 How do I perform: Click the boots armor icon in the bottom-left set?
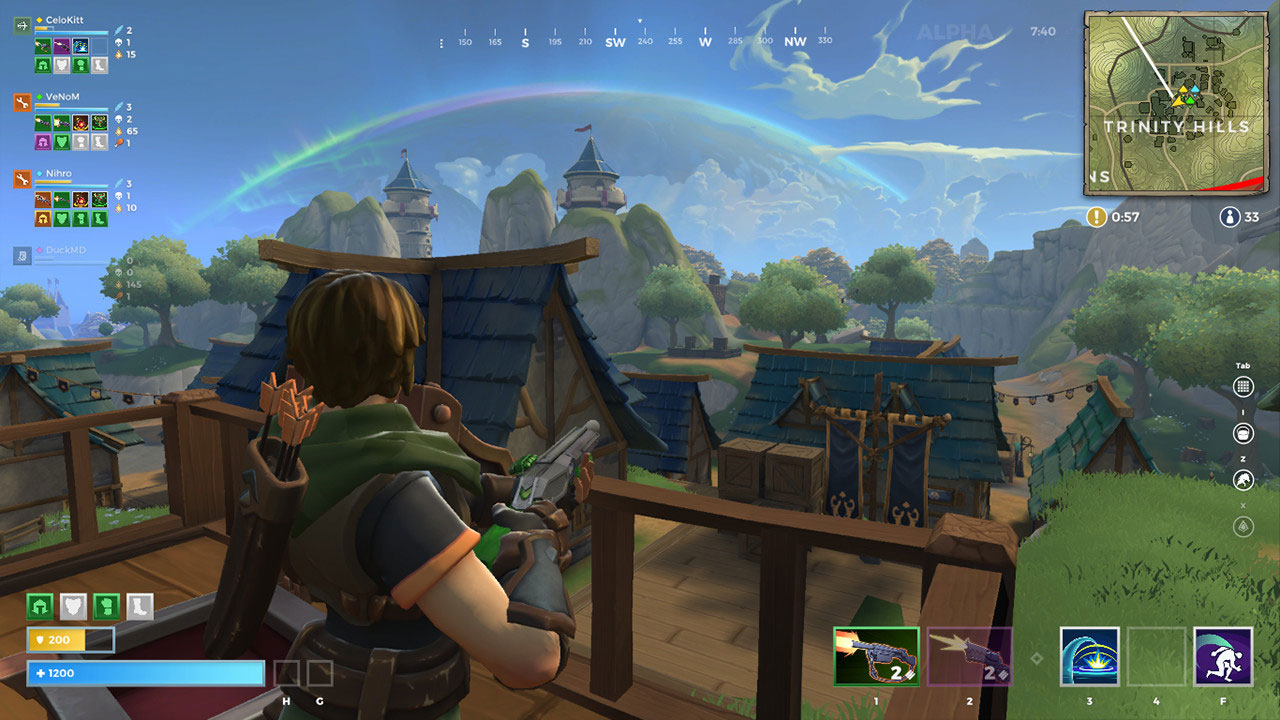139,606
